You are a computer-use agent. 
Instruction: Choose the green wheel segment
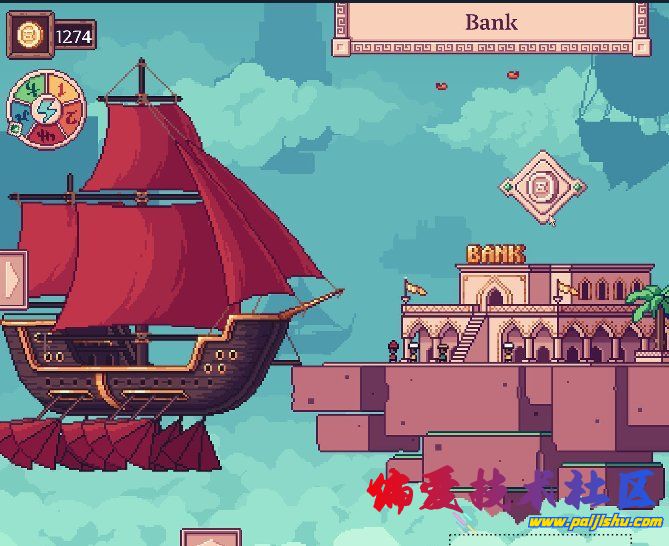(x=31, y=89)
